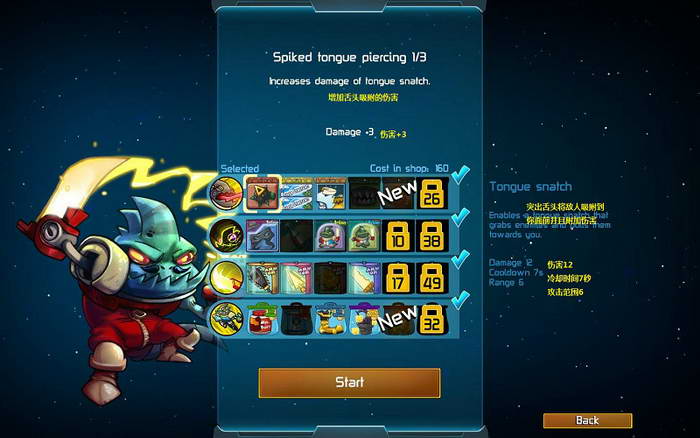700x438 pixels.
Task: Select the Tongue snatch ability icon
Action: 225,191
